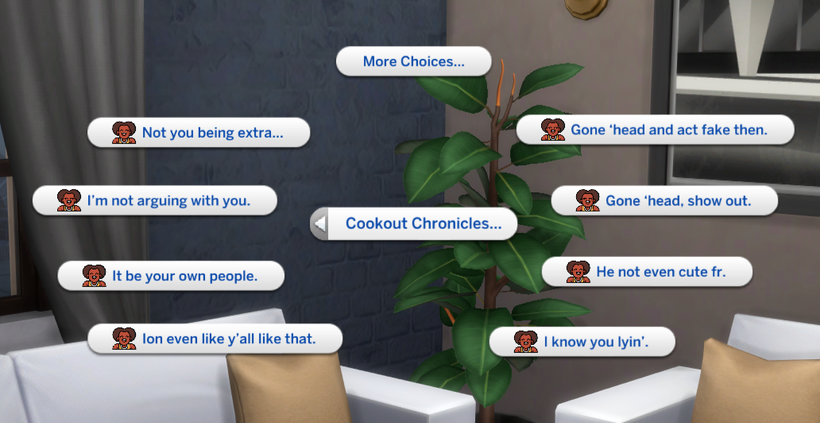Screen dimensions: 820x423
Task: Choose "Not you being extra..." interaction
Action: point(198,132)
